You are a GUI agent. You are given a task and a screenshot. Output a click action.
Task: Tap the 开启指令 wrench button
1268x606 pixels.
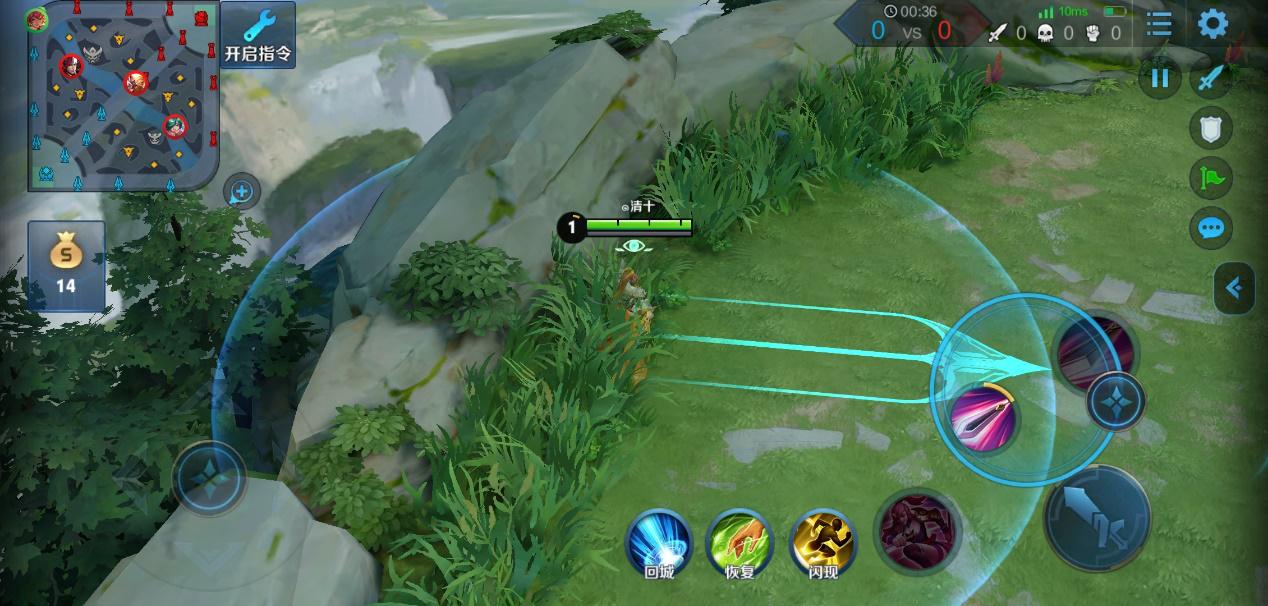(258, 36)
